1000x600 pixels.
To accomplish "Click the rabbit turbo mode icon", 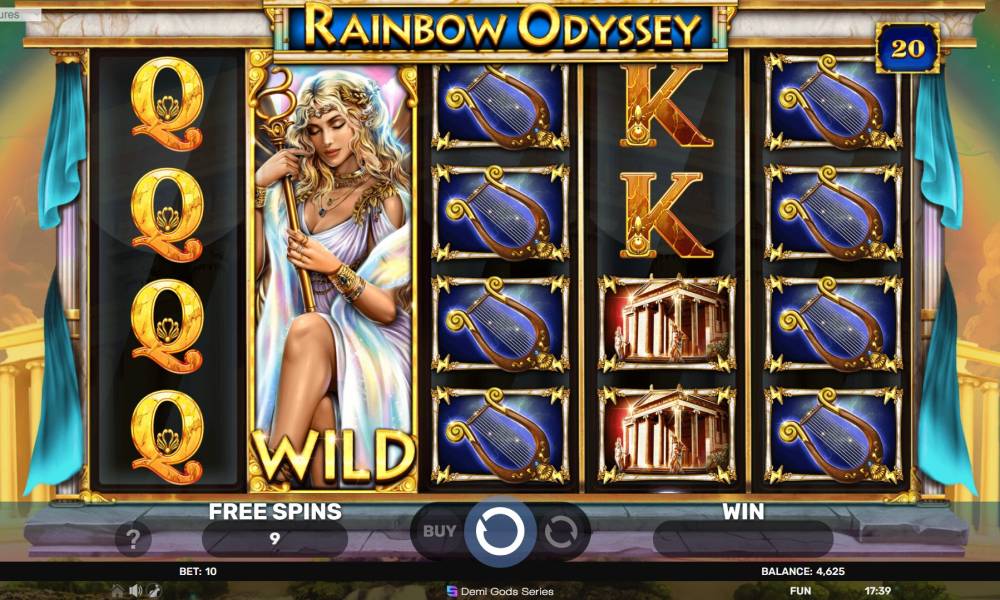I will point(155,590).
